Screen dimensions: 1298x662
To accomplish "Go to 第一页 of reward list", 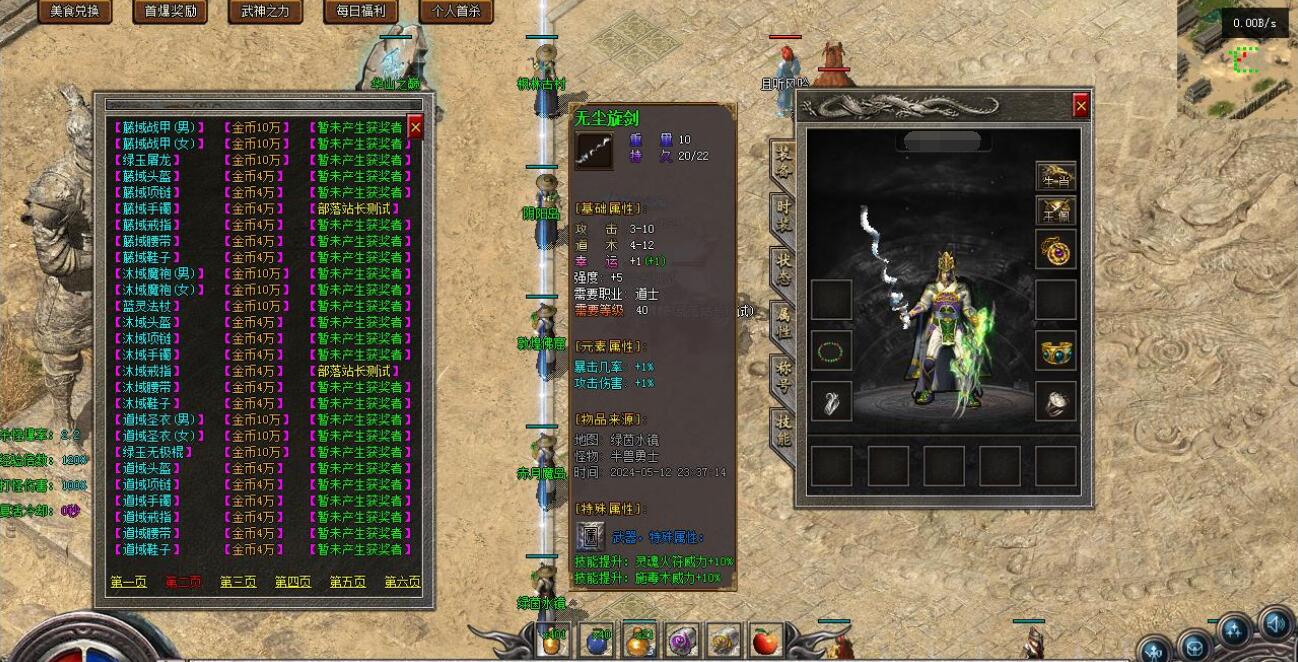I will pyautogui.click(x=128, y=582).
